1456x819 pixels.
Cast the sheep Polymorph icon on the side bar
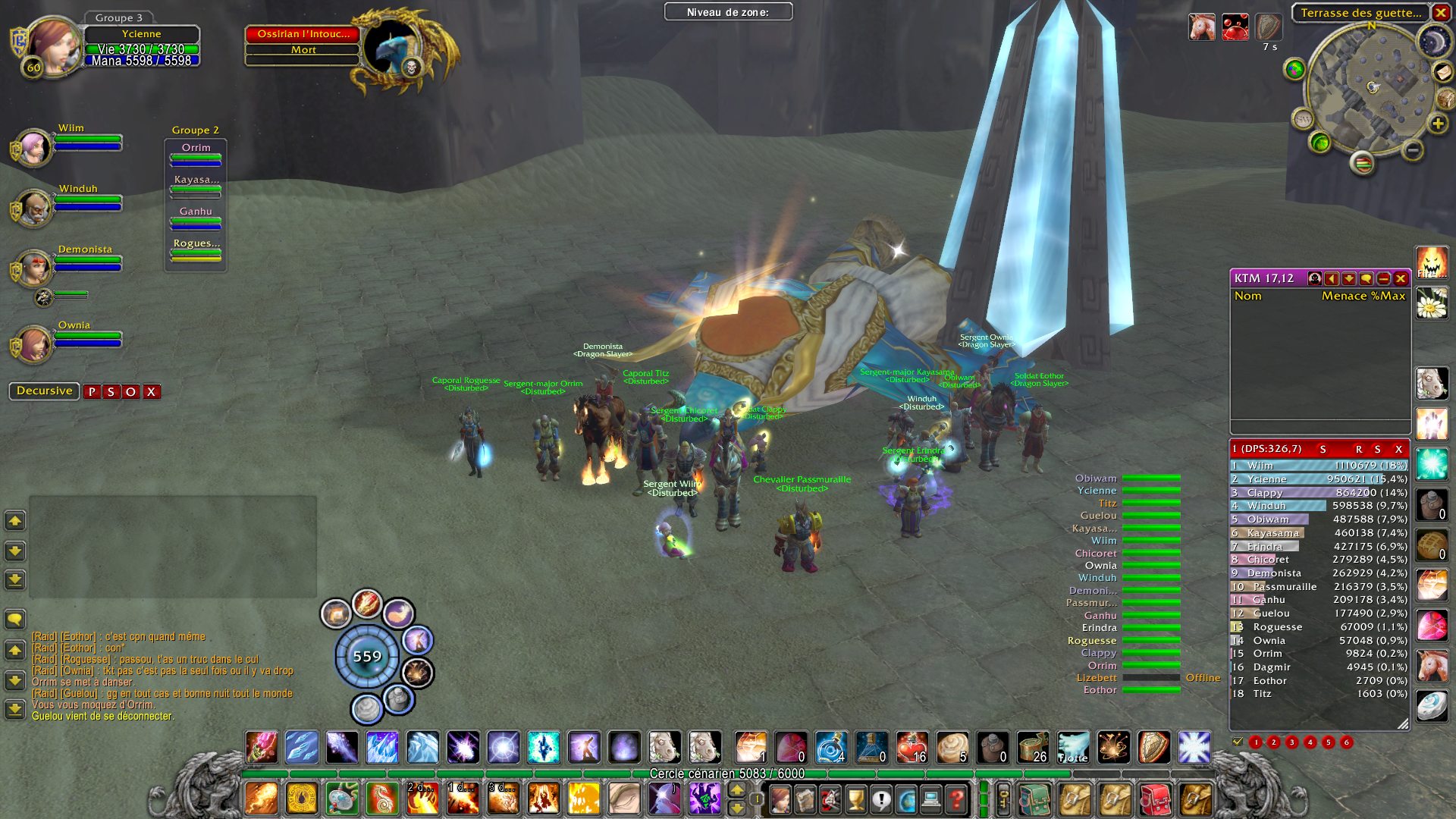coord(1432,384)
